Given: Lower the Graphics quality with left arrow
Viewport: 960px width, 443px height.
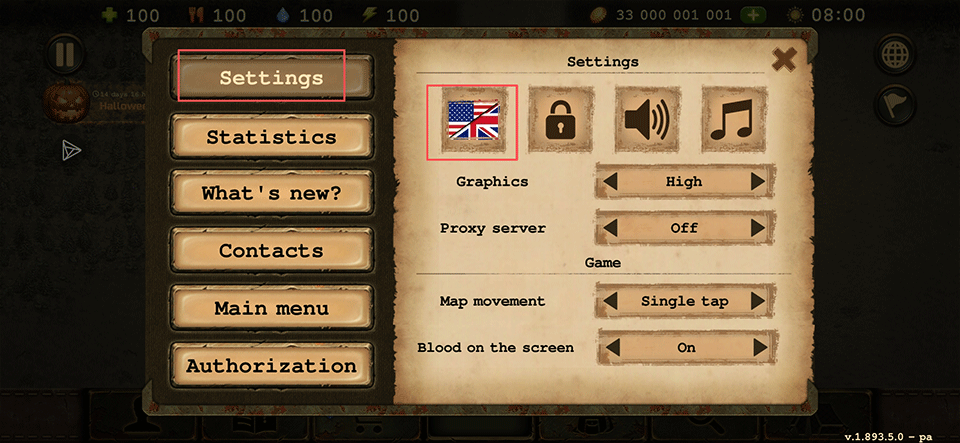Looking at the screenshot, I should (612, 182).
